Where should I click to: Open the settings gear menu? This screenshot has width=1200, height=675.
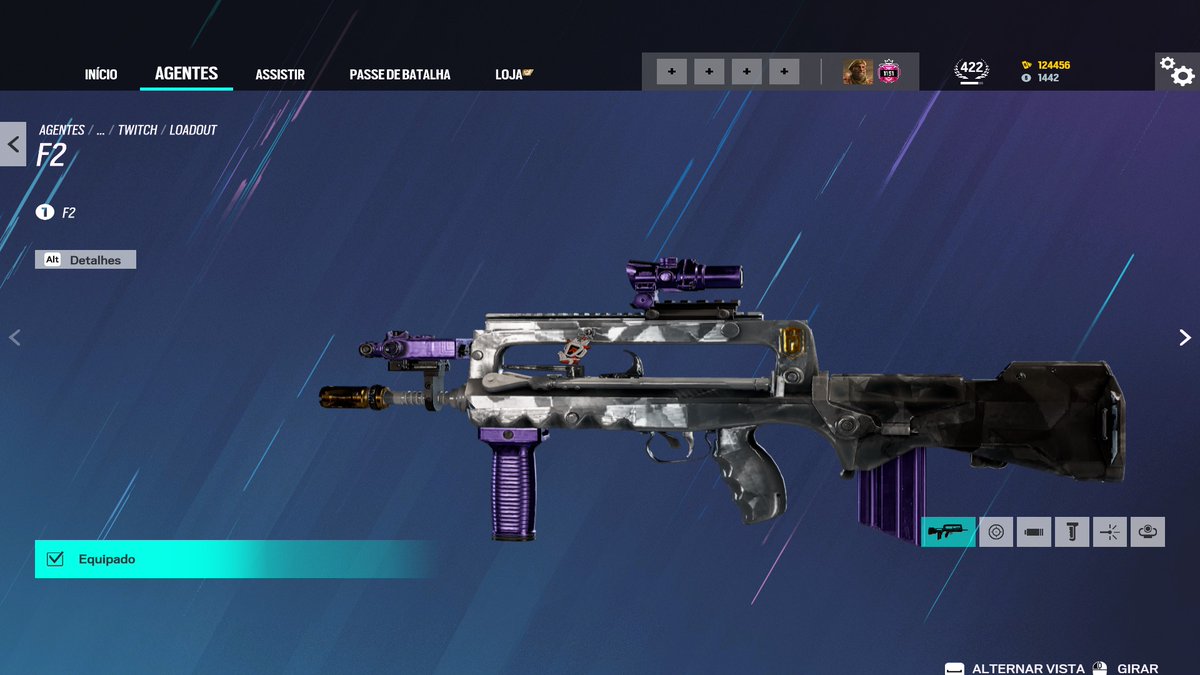(1176, 71)
